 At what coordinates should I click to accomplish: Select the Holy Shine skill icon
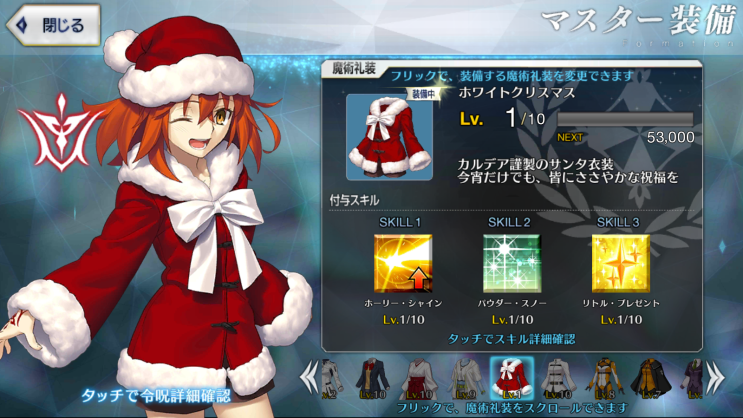tap(403, 264)
